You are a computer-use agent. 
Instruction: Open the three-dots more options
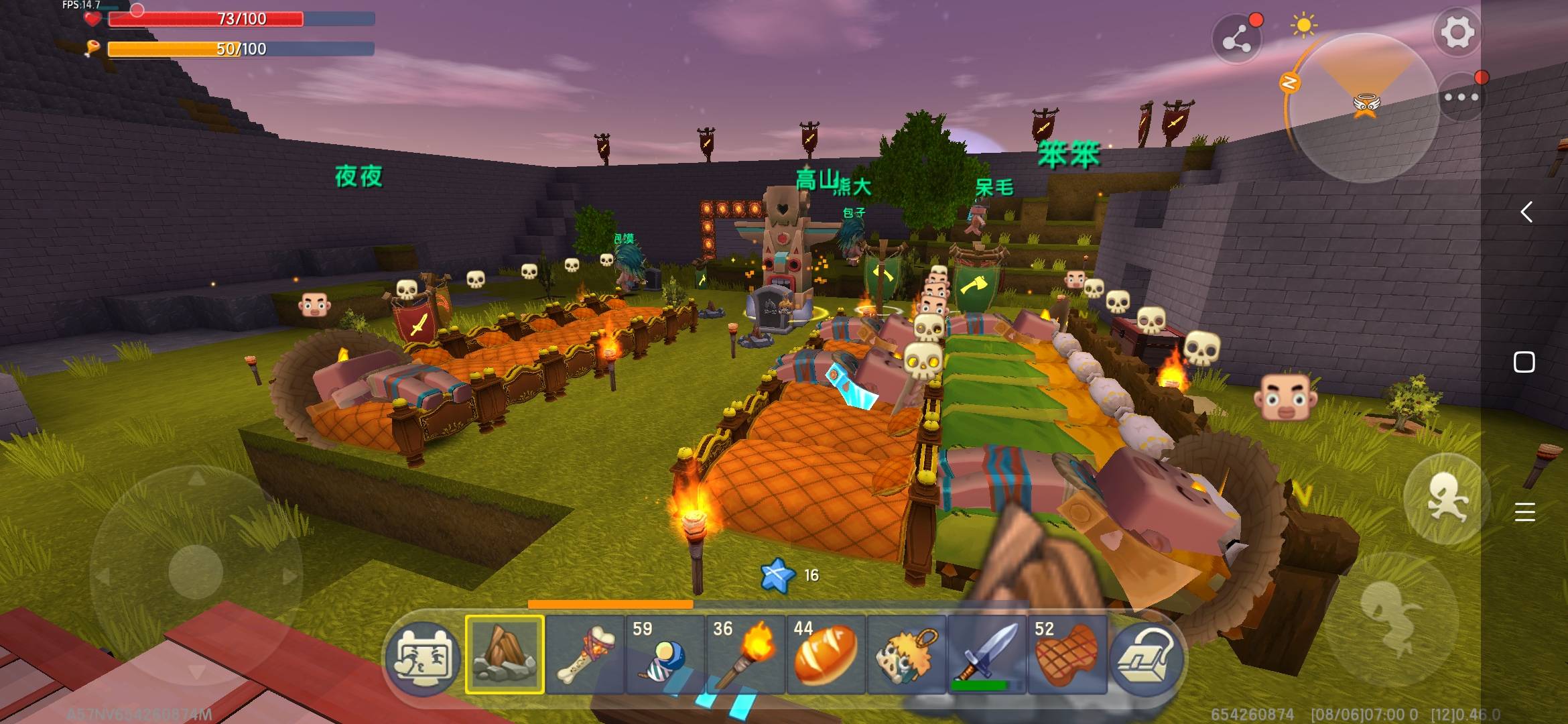click(x=1461, y=97)
